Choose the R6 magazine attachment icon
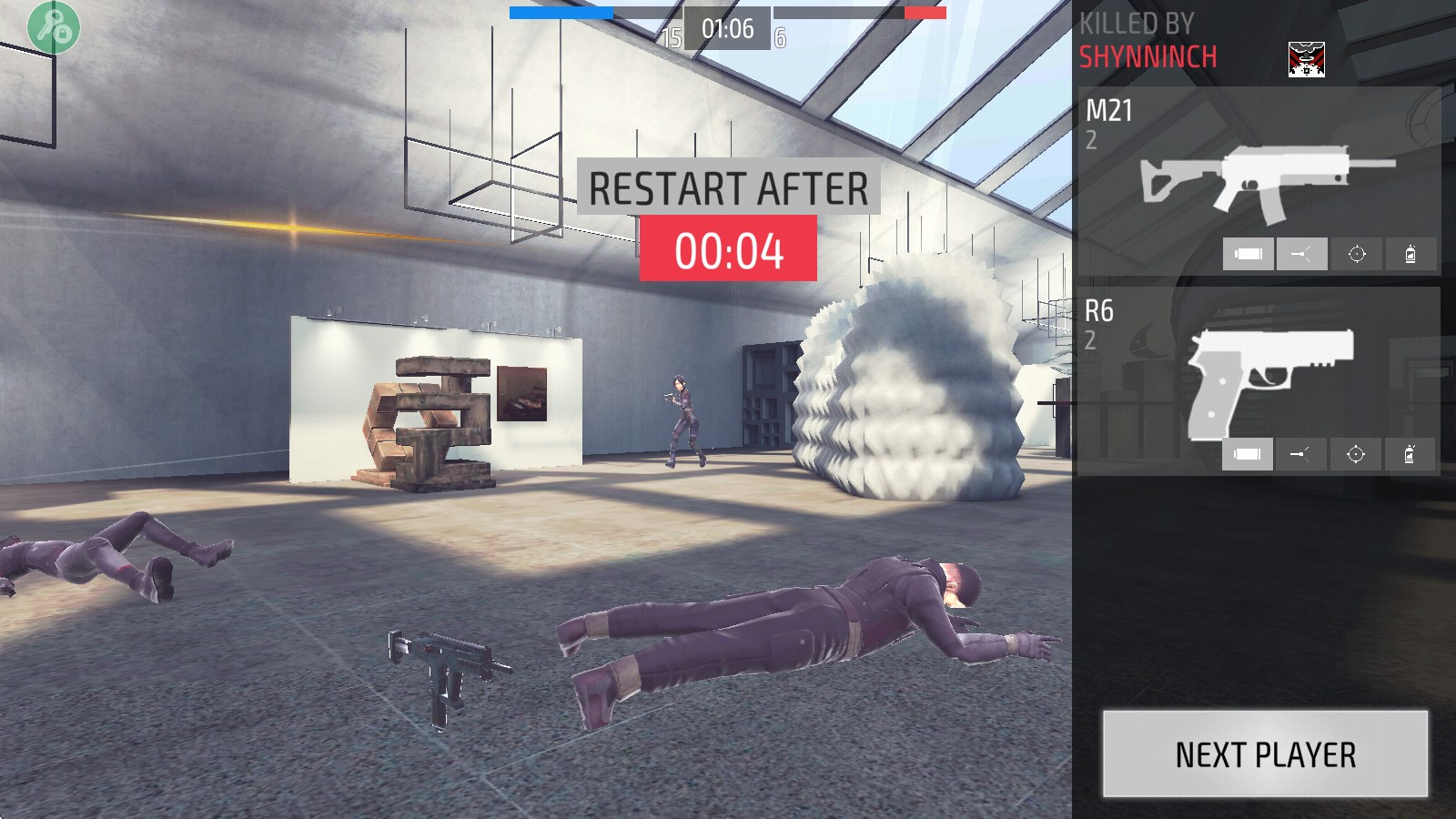The width and height of the screenshot is (1456, 819). coord(1247,454)
